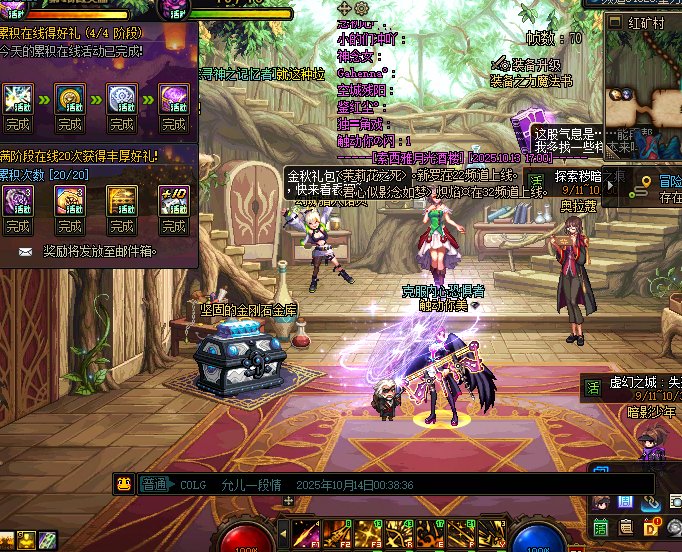Collect the purple chest online reward
Image resolution: width=682 pixels, height=552 pixels.
[x=174, y=124]
